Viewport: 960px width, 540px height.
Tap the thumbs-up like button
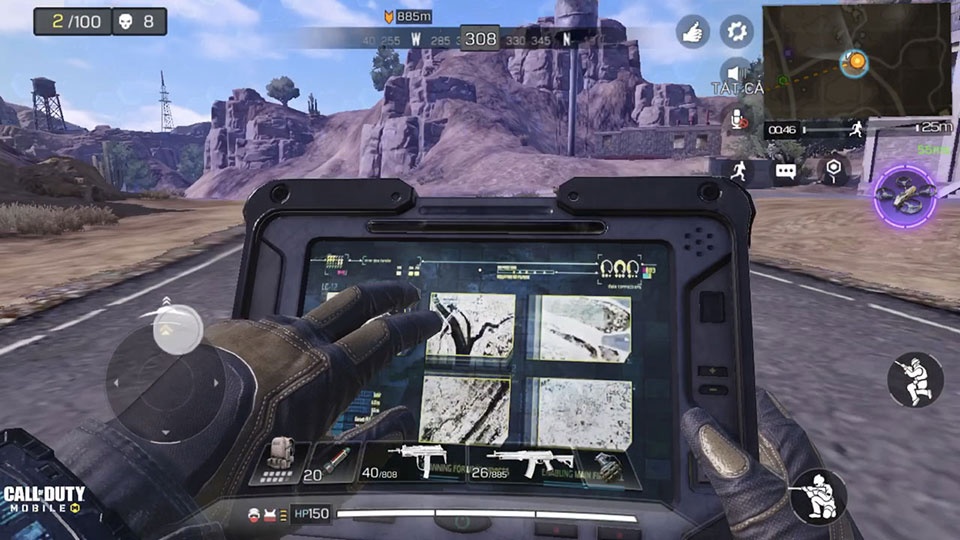pos(692,31)
